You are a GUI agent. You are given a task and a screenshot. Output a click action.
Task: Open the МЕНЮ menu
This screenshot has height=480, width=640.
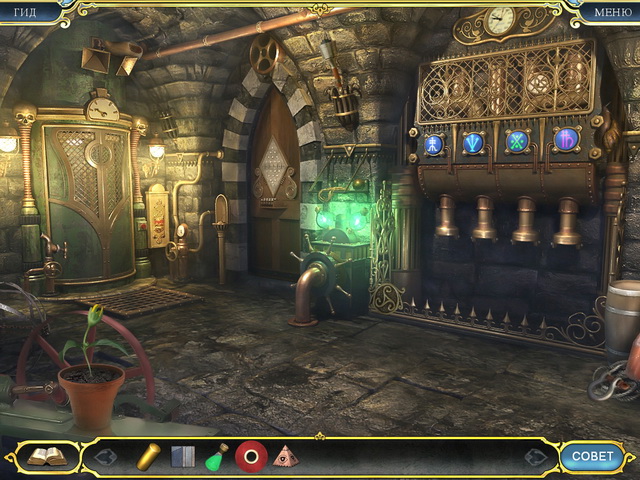click(x=612, y=12)
